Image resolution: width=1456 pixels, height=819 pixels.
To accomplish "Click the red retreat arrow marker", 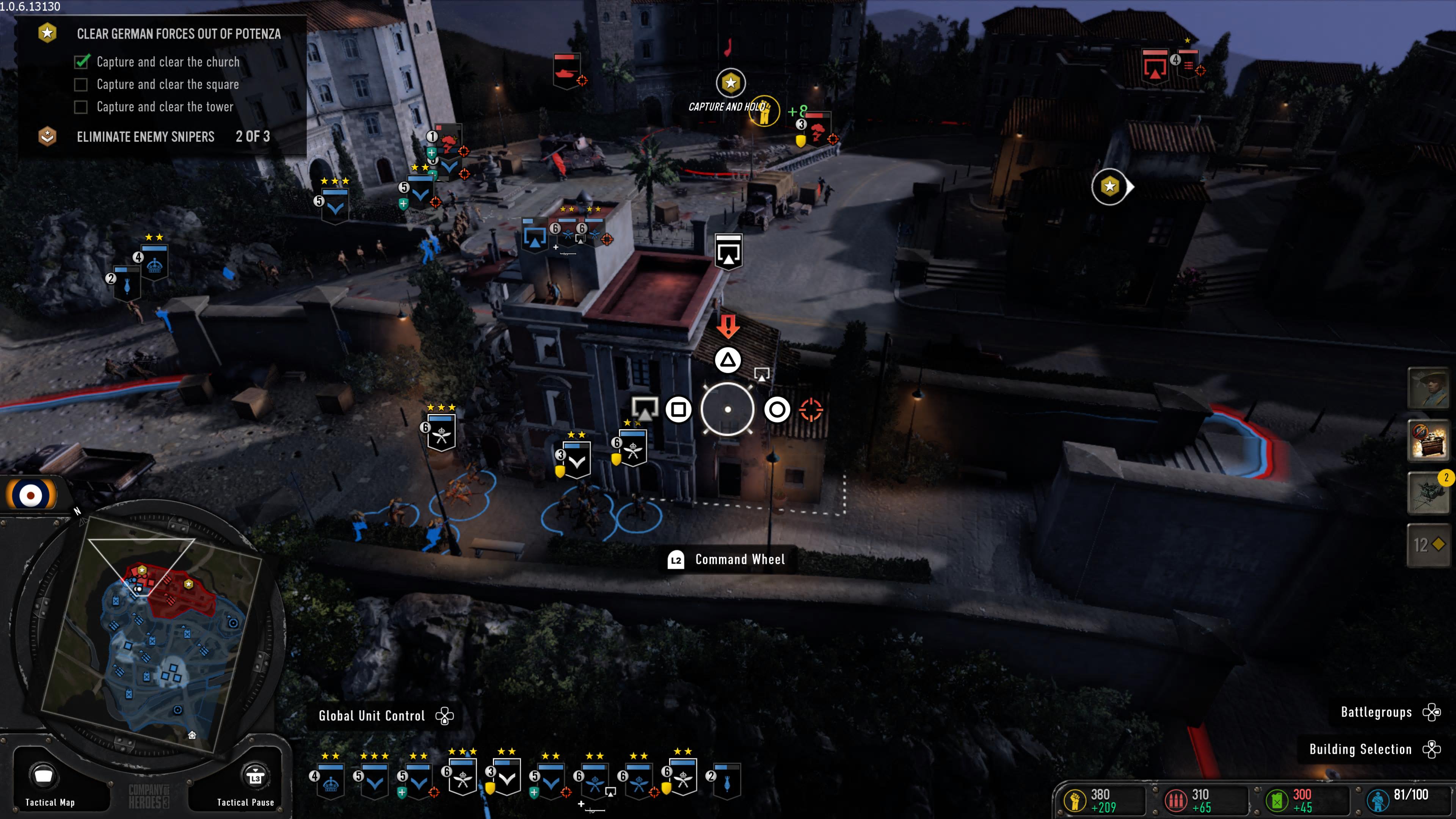I will click(728, 326).
